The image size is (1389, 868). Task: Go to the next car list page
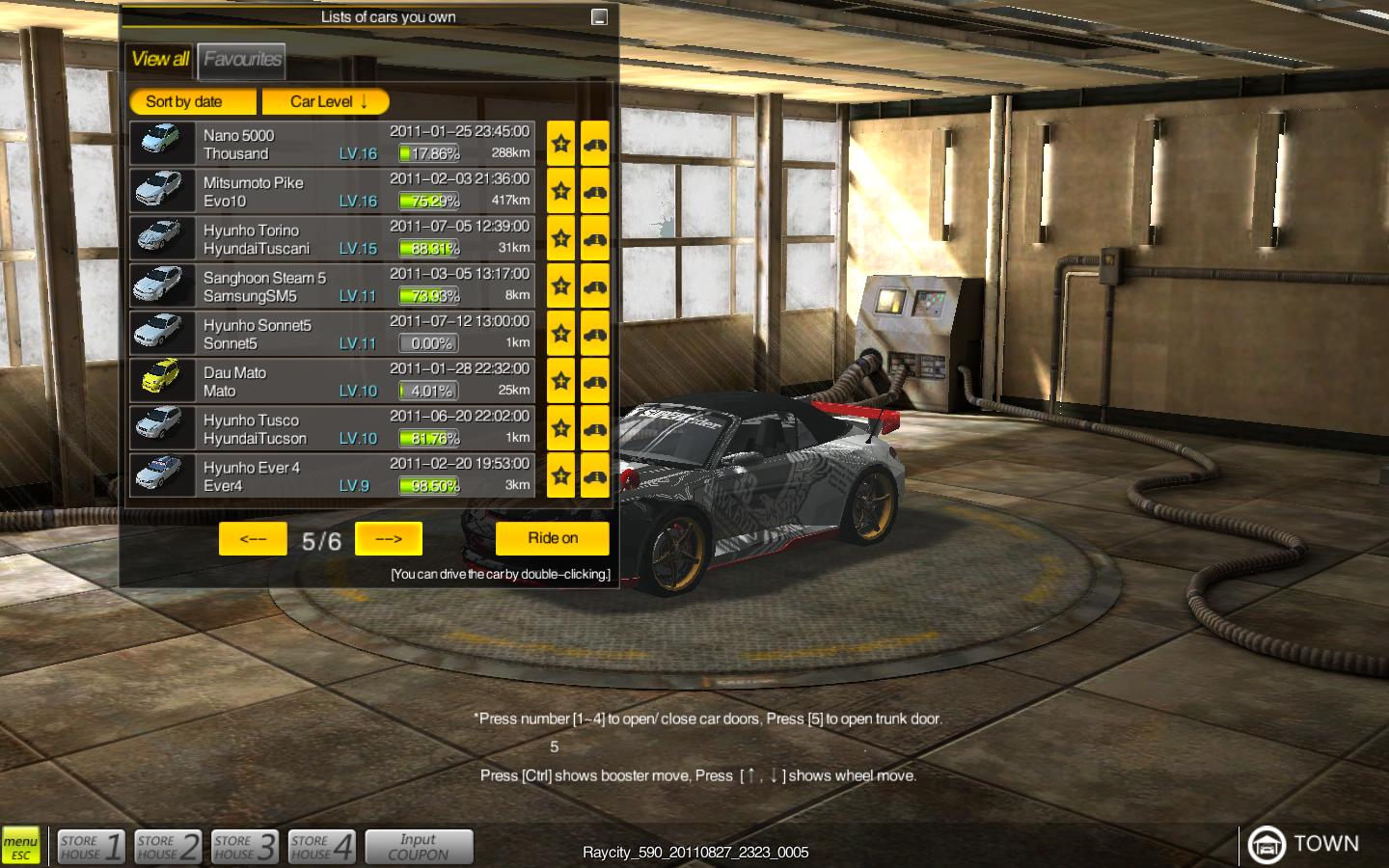pos(388,539)
